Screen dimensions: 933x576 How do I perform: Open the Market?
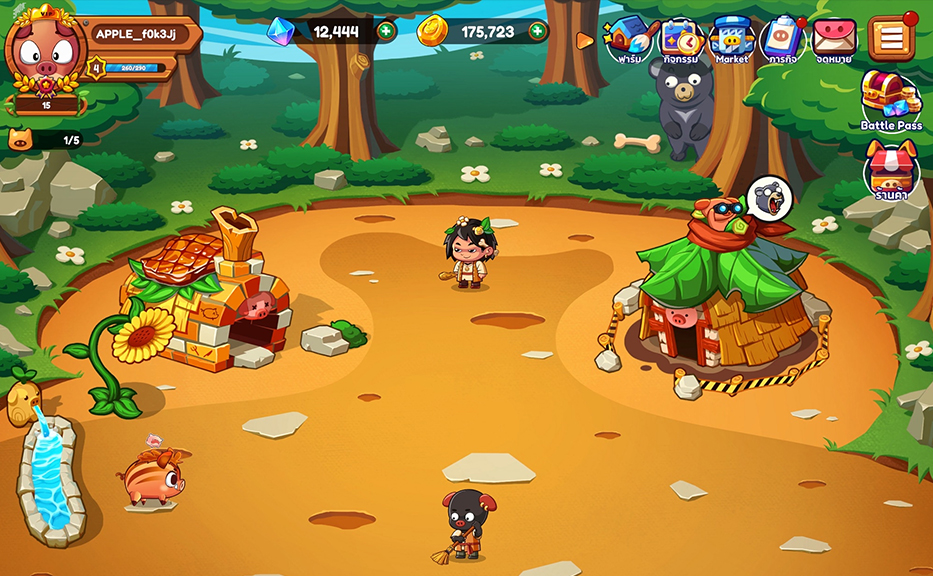[731, 40]
